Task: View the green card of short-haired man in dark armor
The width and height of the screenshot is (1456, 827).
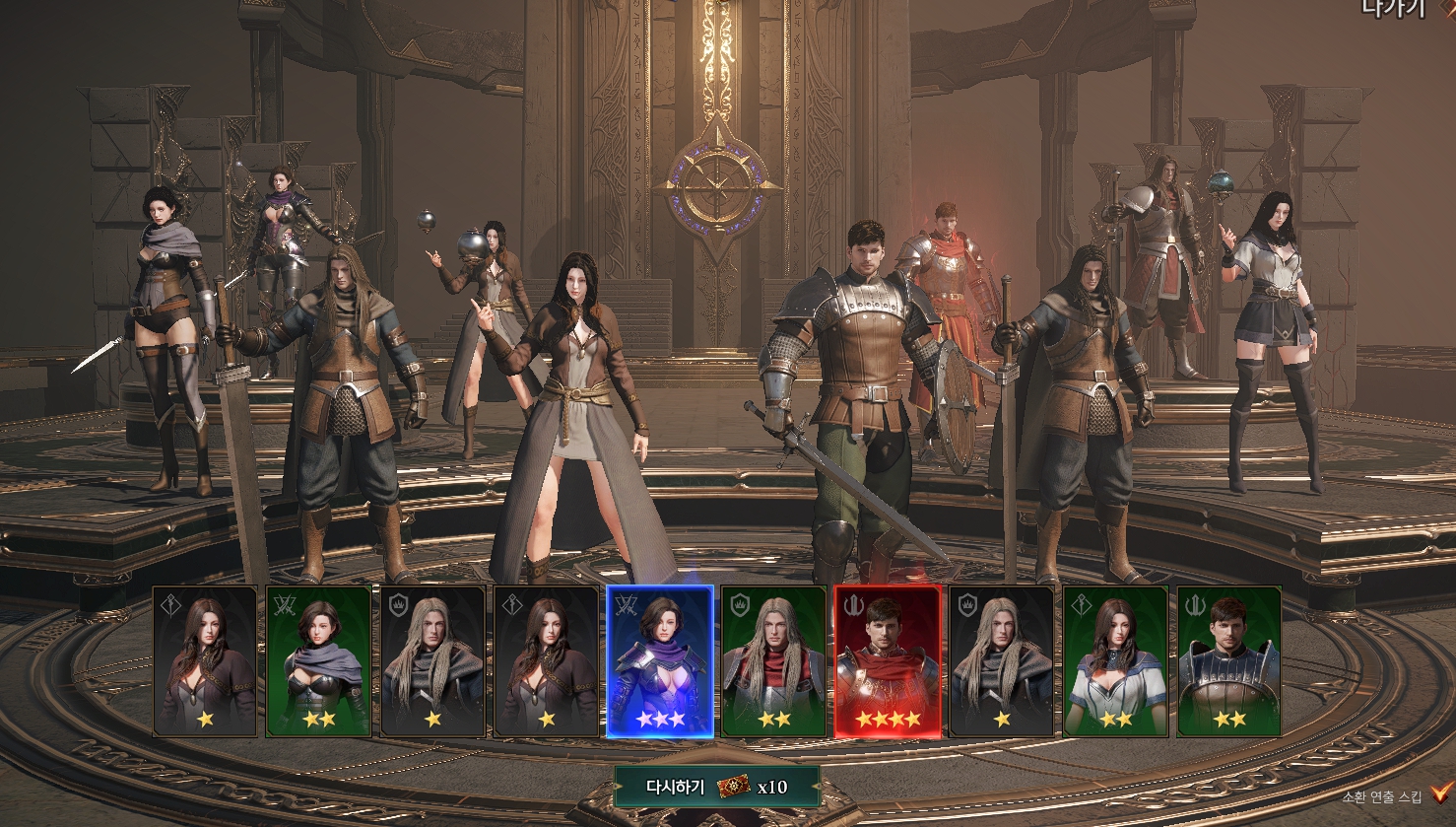Action: coord(1229,661)
